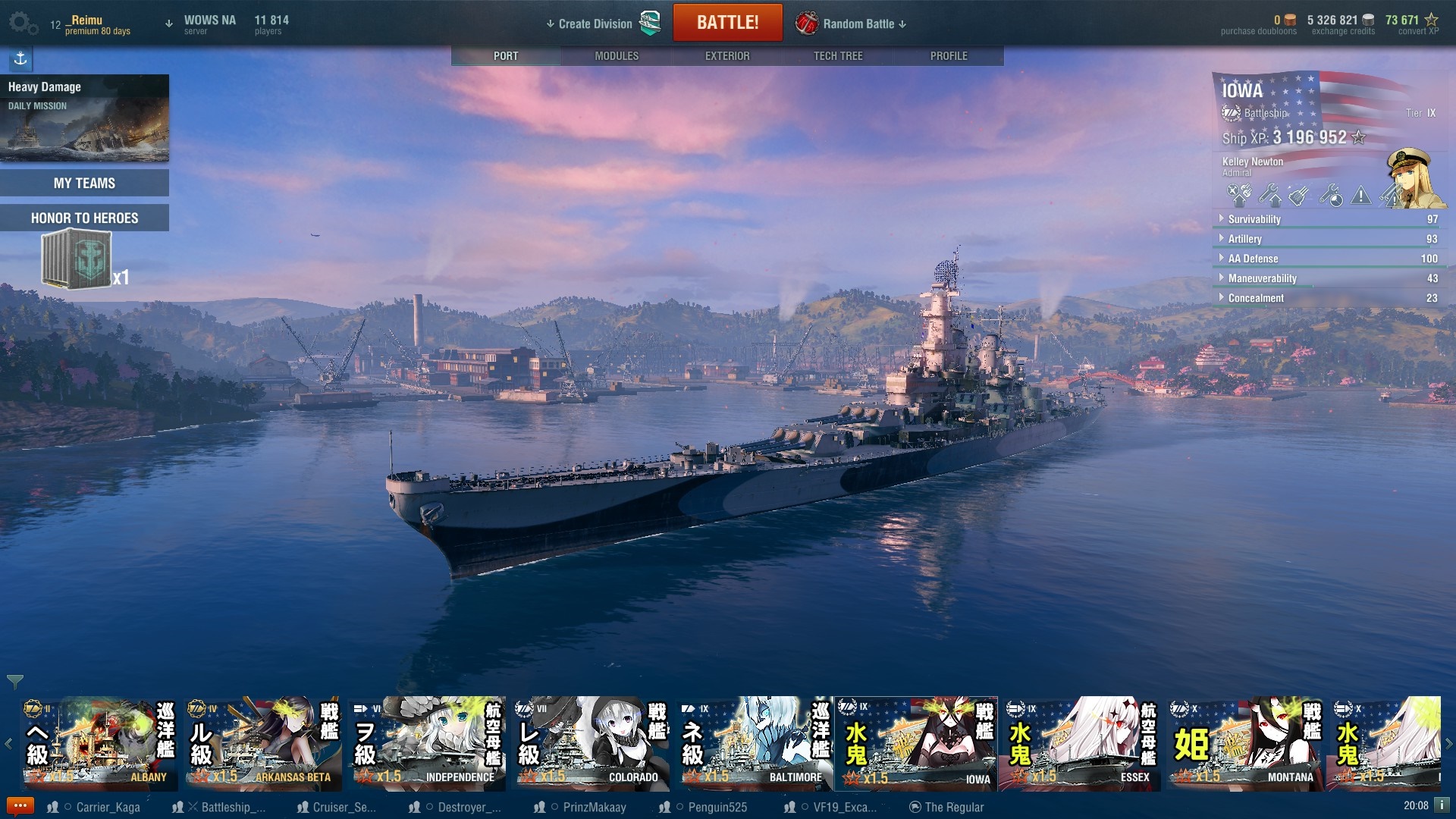Image resolution: width=1456 pixels, height=819 pixels.
Task: Go to the Tech Tree tab
Action: coord(838,56)
